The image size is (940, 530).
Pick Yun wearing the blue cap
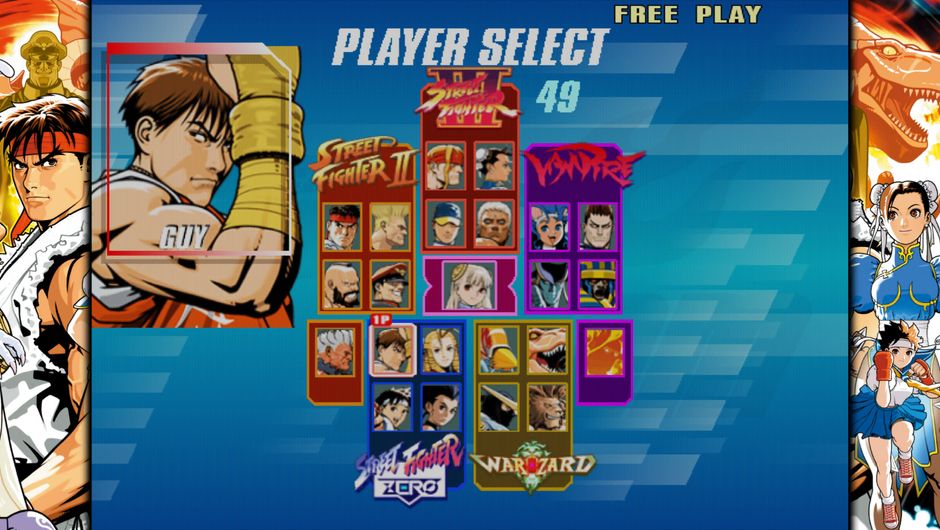(x=445, y=223)
